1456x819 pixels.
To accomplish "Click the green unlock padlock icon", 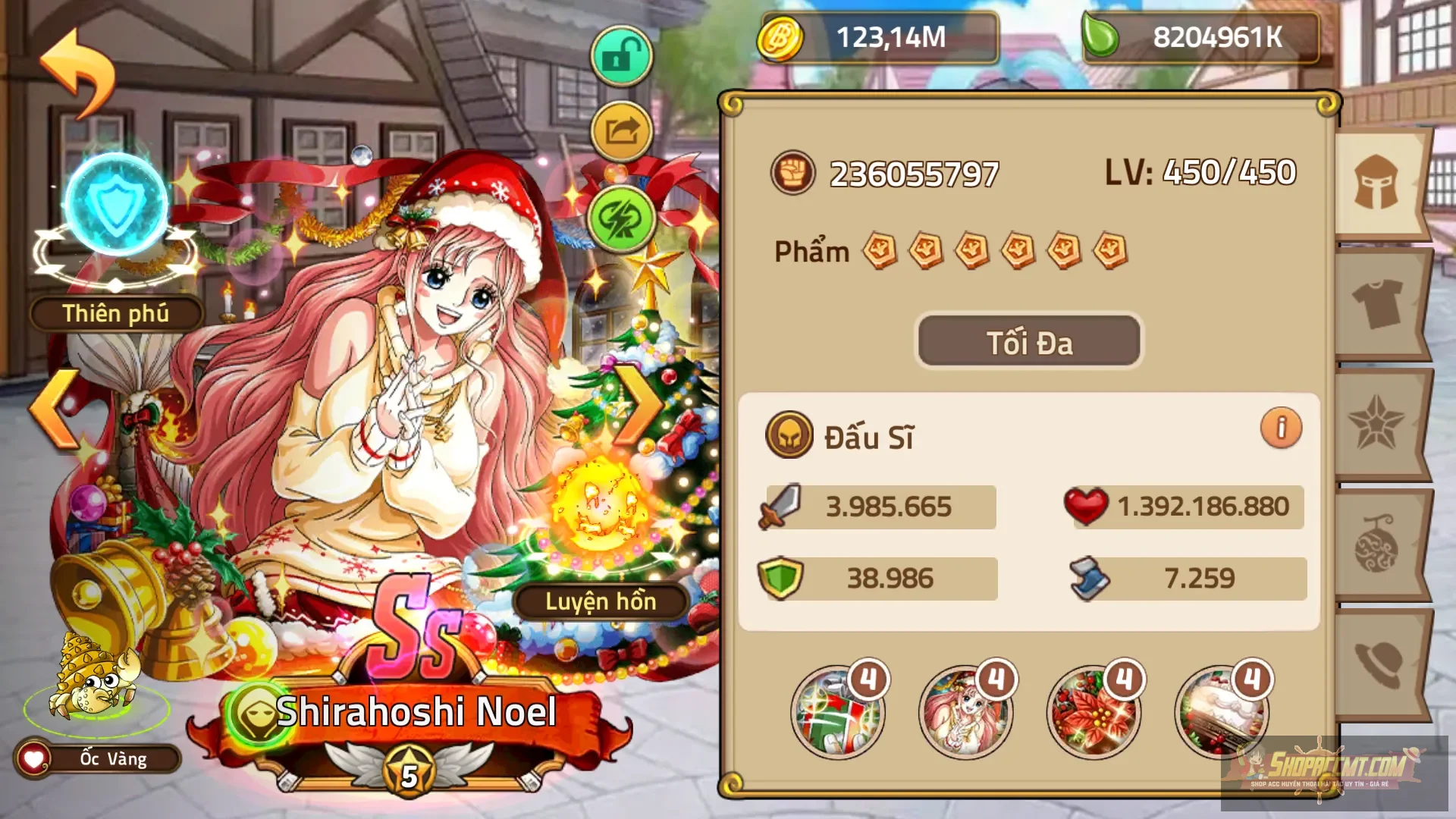I will (x=620, y=53).
